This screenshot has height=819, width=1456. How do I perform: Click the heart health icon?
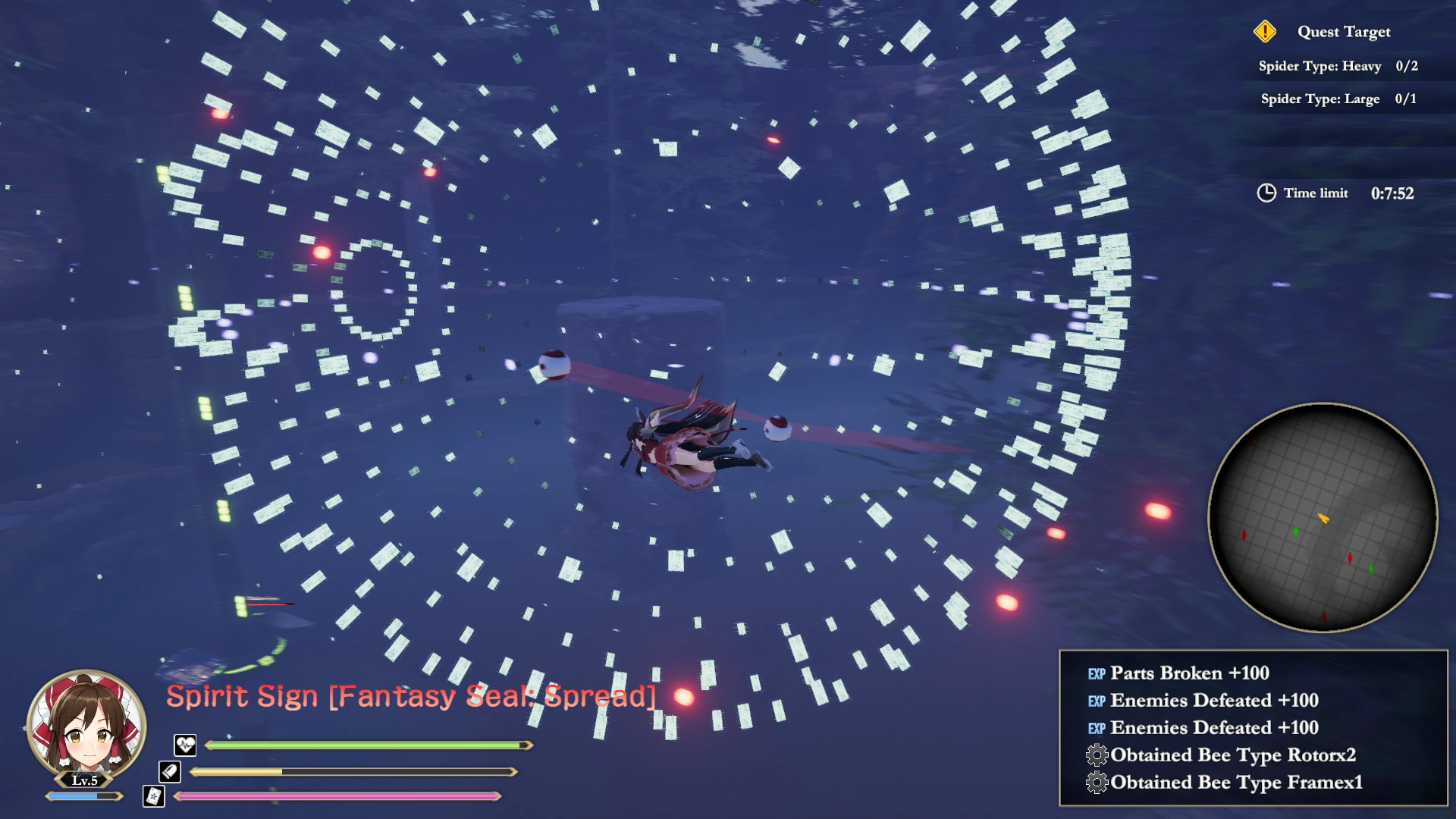(185, 745)
